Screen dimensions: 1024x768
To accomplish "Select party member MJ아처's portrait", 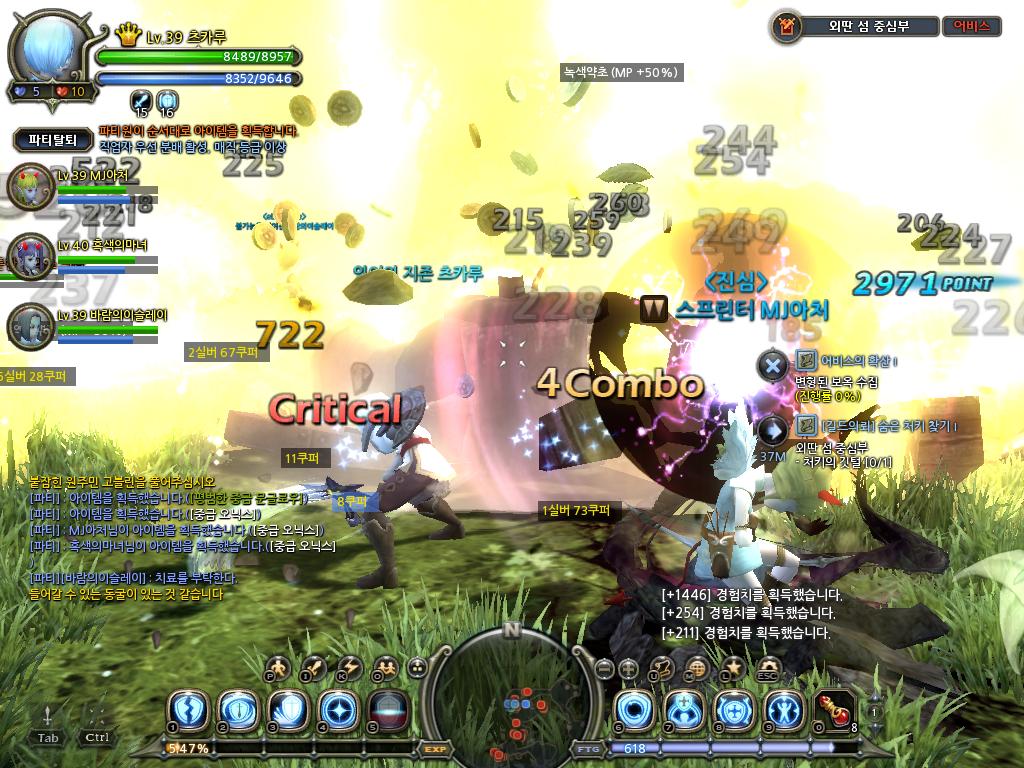I will click(28, 188).
